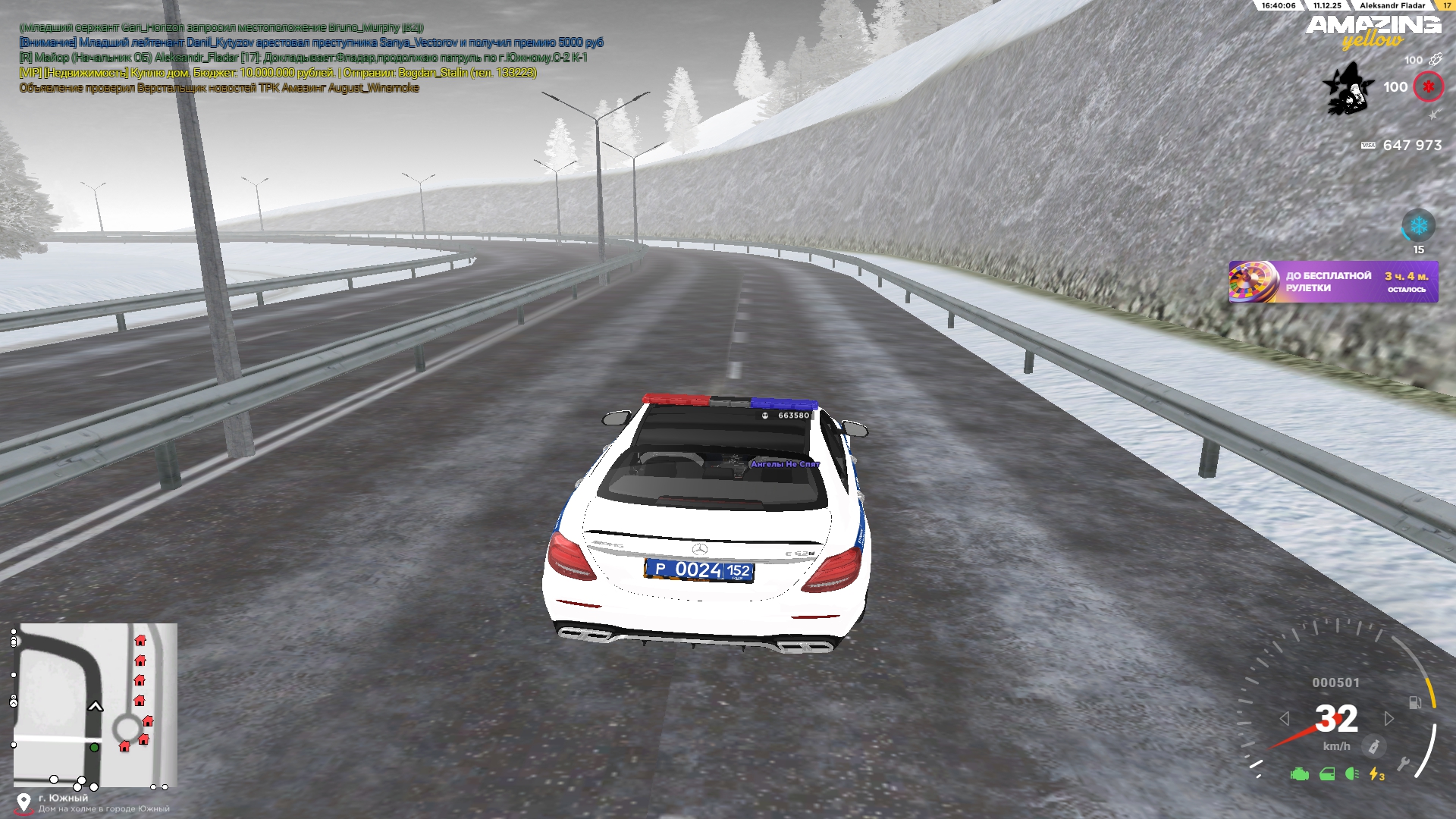Image resolution: width=1456 pixels, height=819 pixels.
Task: Click the real estate ad chat line
Action: 278,73
